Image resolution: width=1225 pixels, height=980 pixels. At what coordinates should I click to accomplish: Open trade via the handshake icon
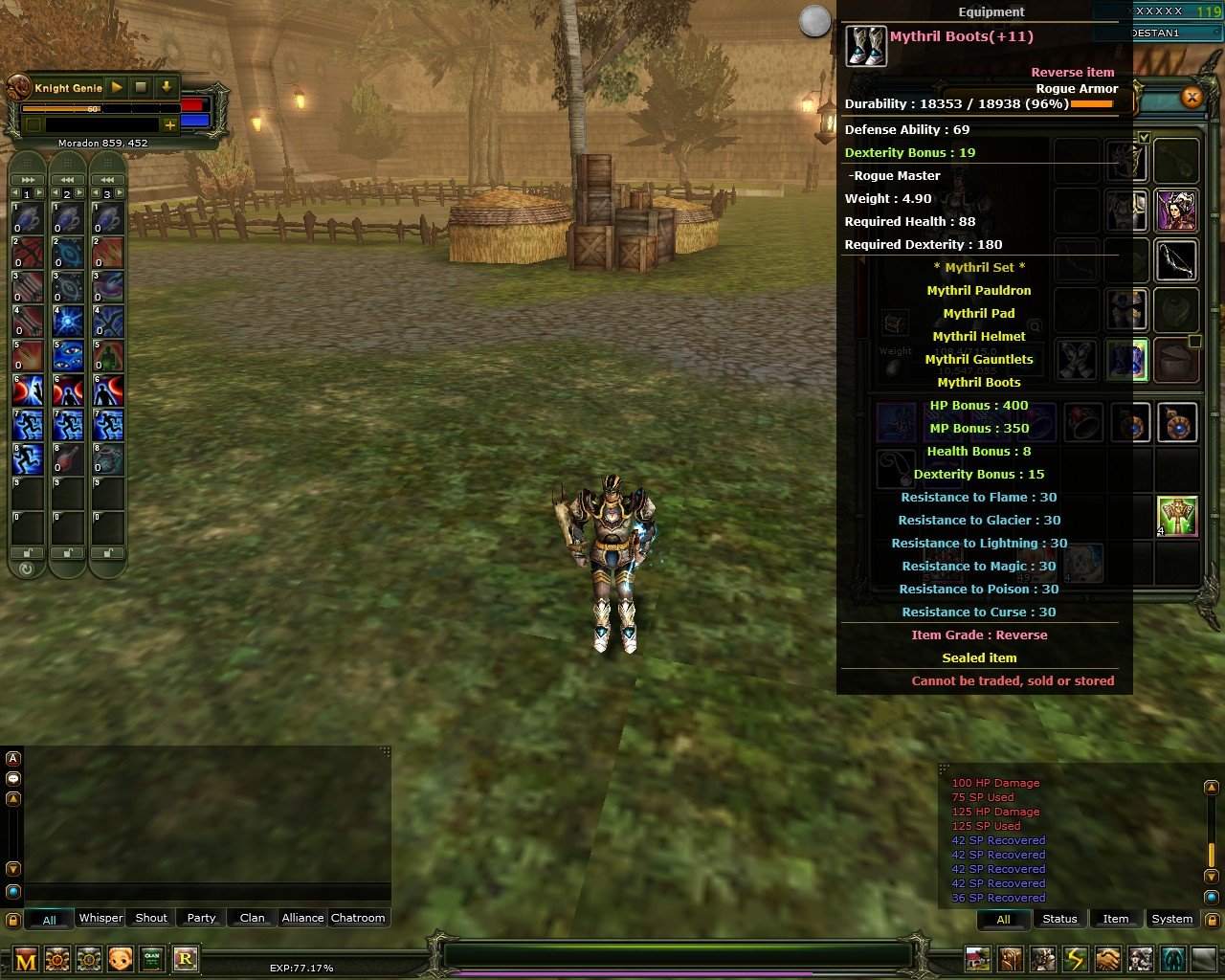point(1106,958)
